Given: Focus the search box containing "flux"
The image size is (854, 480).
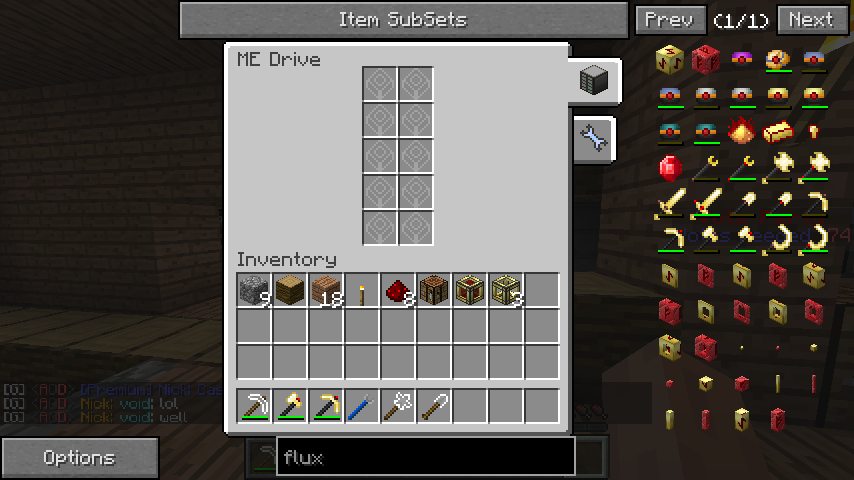Looking at the screenshot, I should pos(426,458).
